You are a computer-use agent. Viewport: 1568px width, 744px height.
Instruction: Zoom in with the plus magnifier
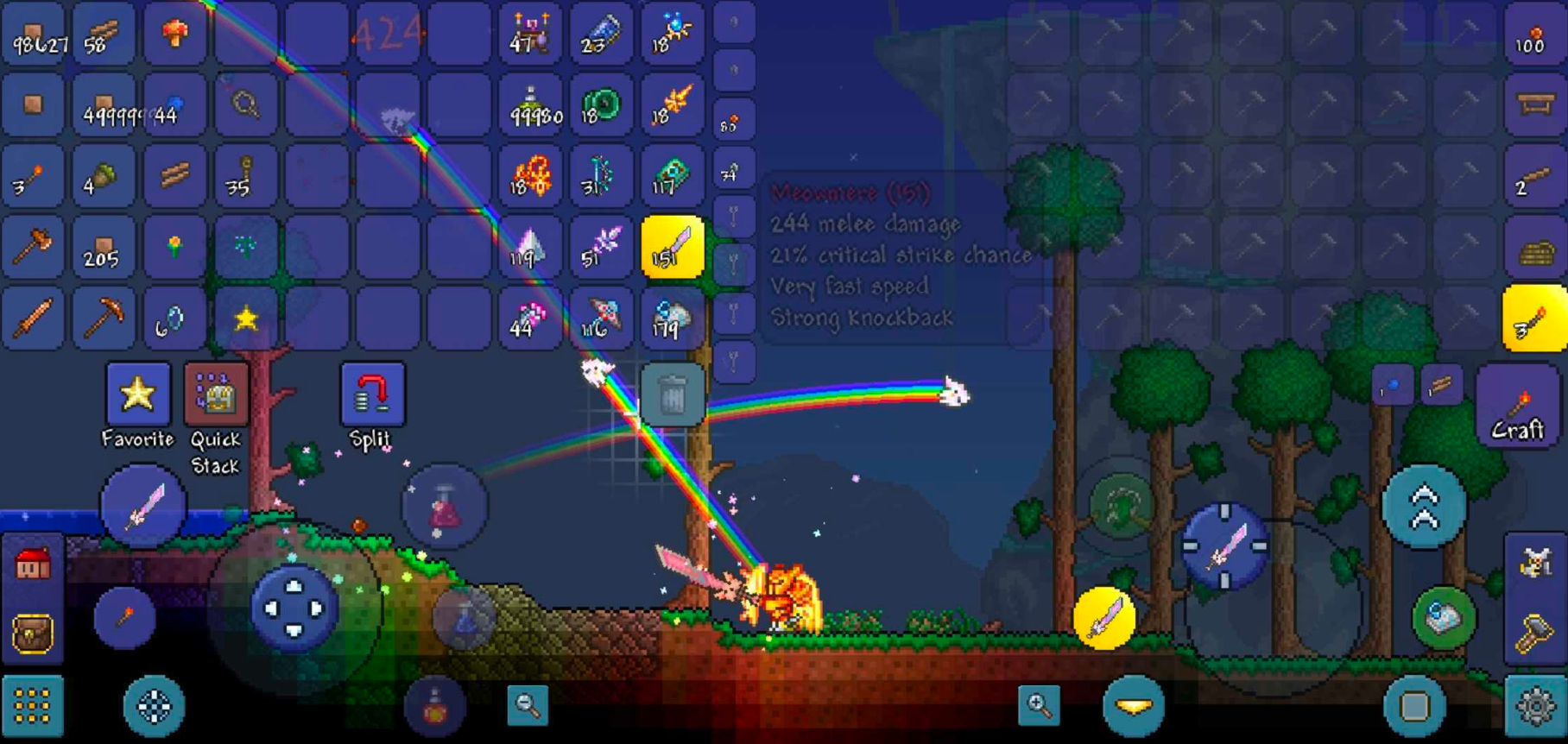tap(1039, 705)
